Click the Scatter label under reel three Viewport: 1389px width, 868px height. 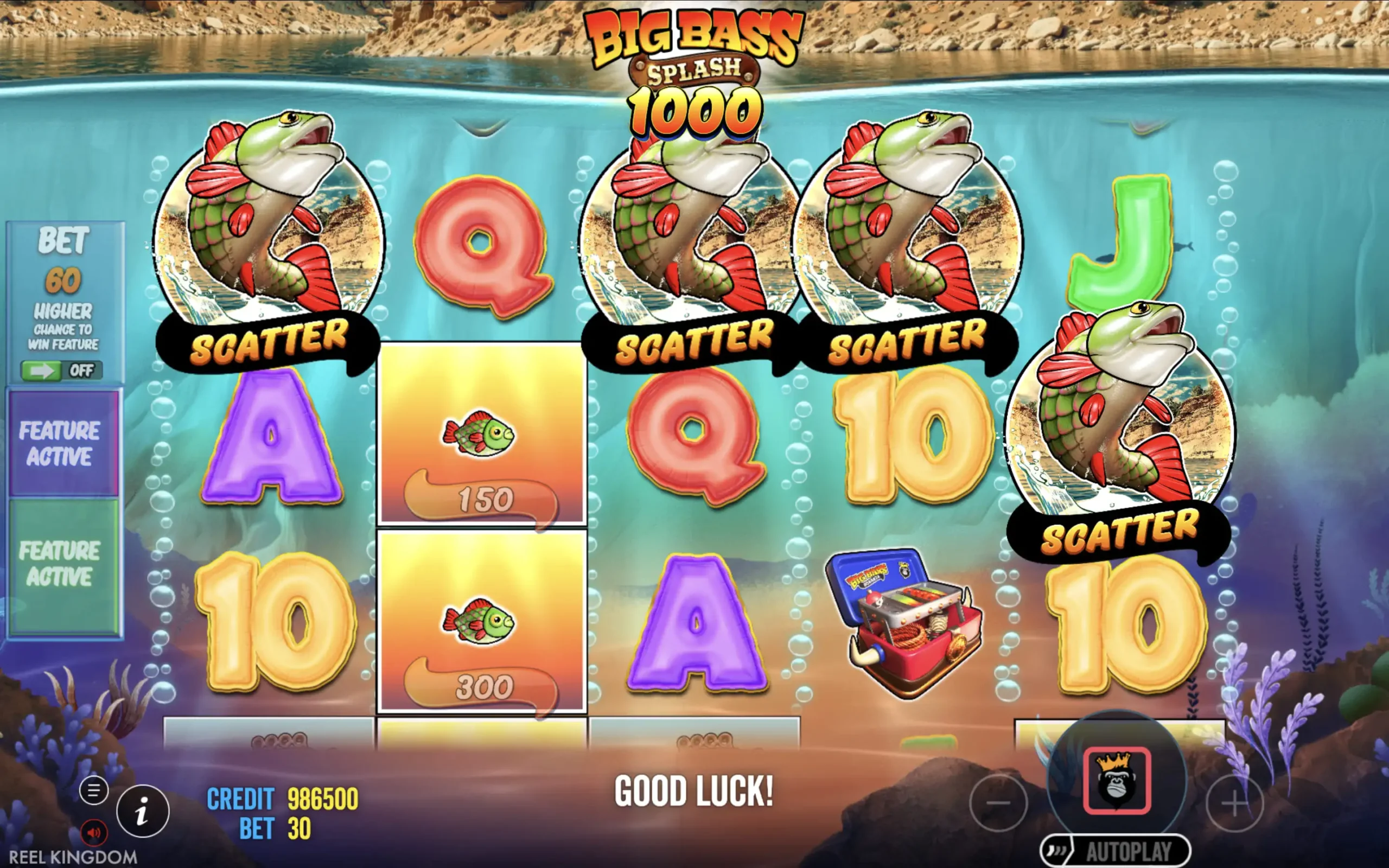point(694,344)
